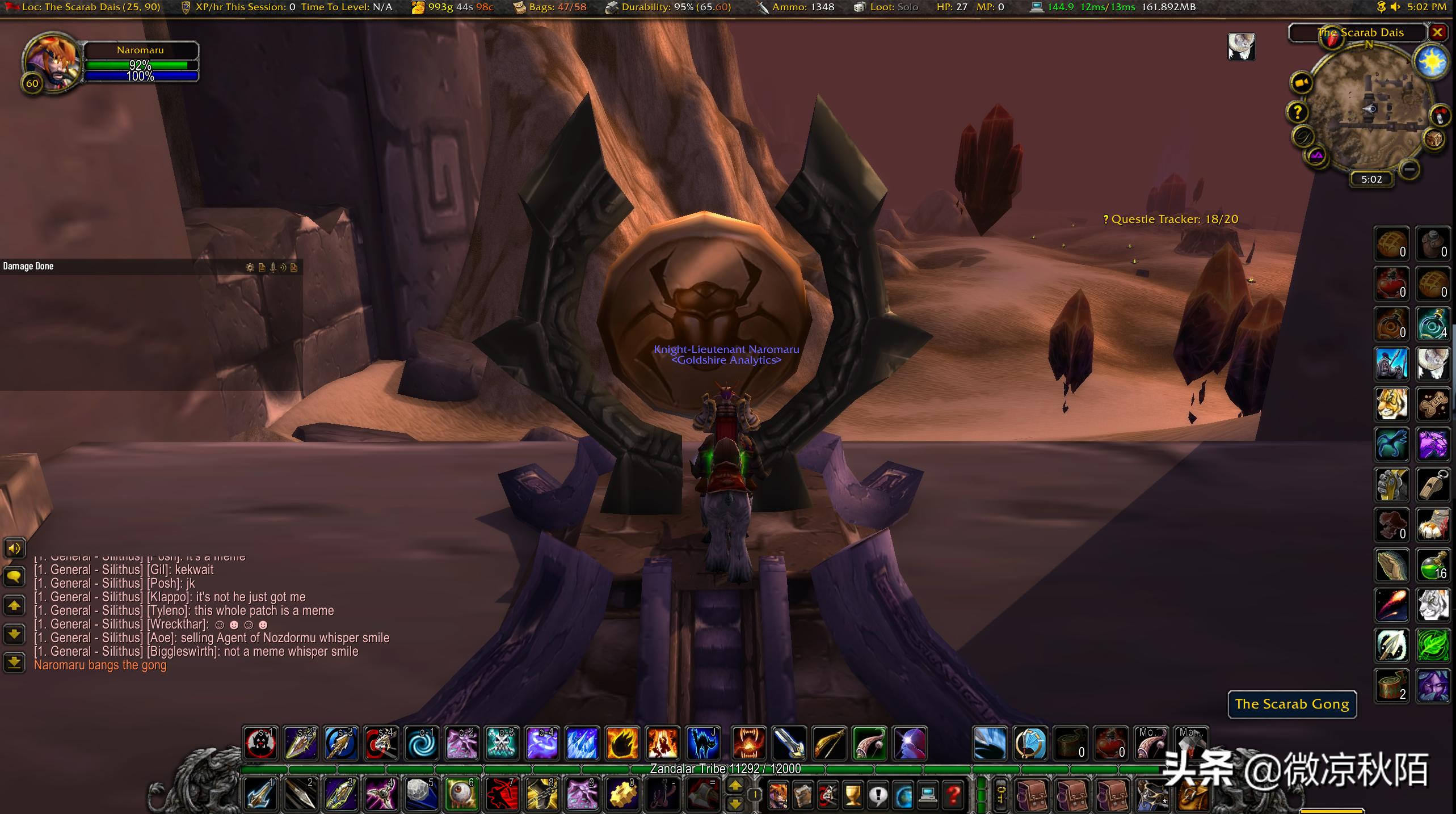Close the minimap with the red X
This screenshot has width=1456, height=814.
[x=1437, y=32]
